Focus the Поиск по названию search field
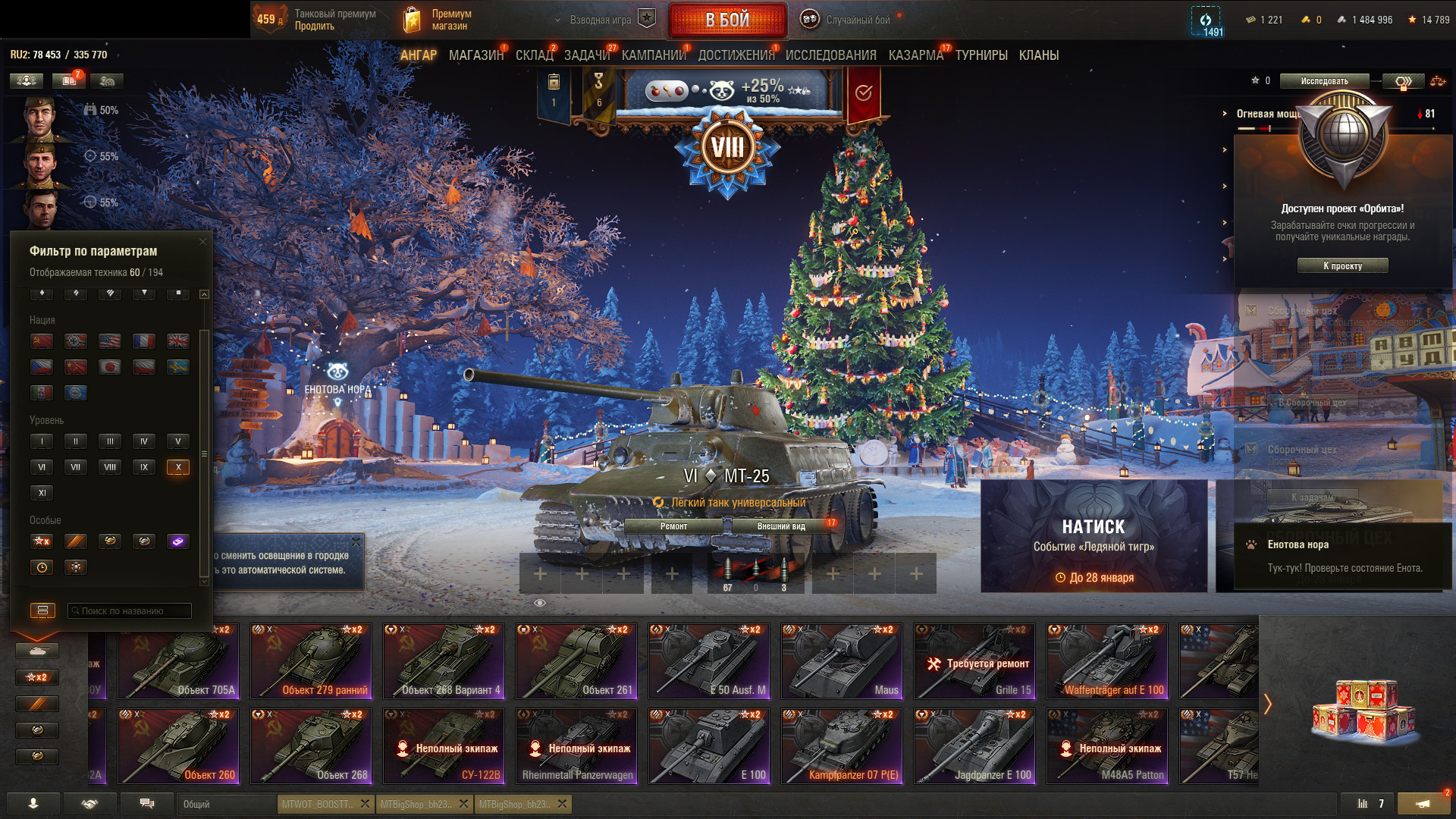The image size is (1456, 819). [x=129, y=611]
